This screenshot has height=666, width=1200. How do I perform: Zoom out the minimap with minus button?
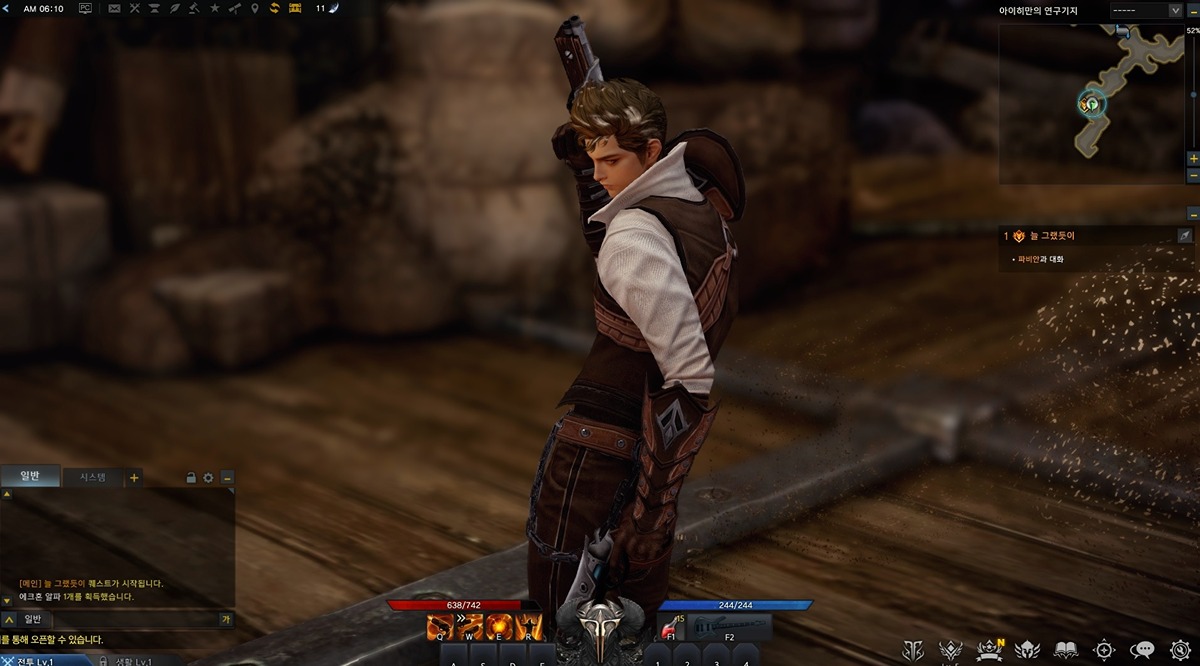1193,213
